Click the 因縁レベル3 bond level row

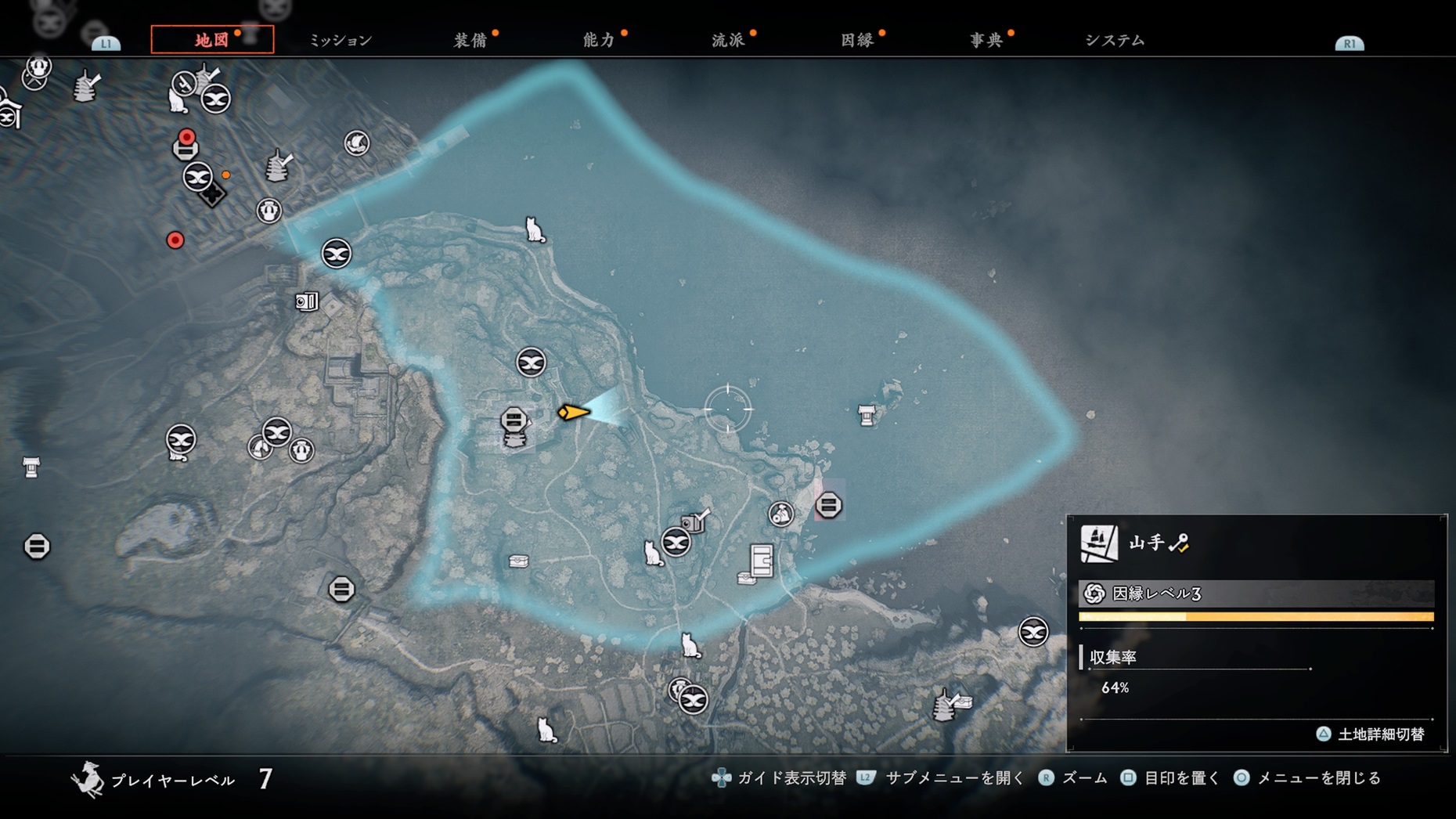point(1256,594)
